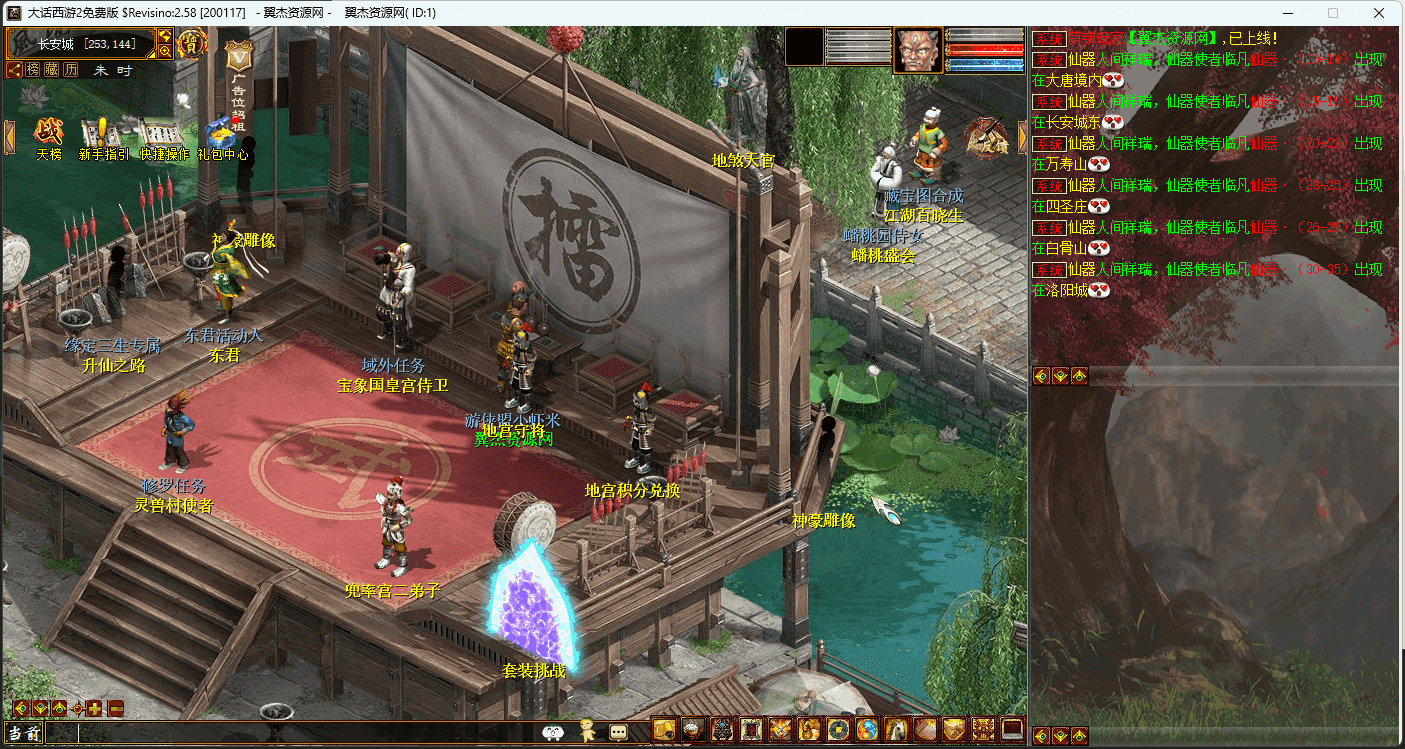Click the crossed swords toolbar icon
Image resolution: width=1405 pixels, height=749 pixels.
(780, 730)
